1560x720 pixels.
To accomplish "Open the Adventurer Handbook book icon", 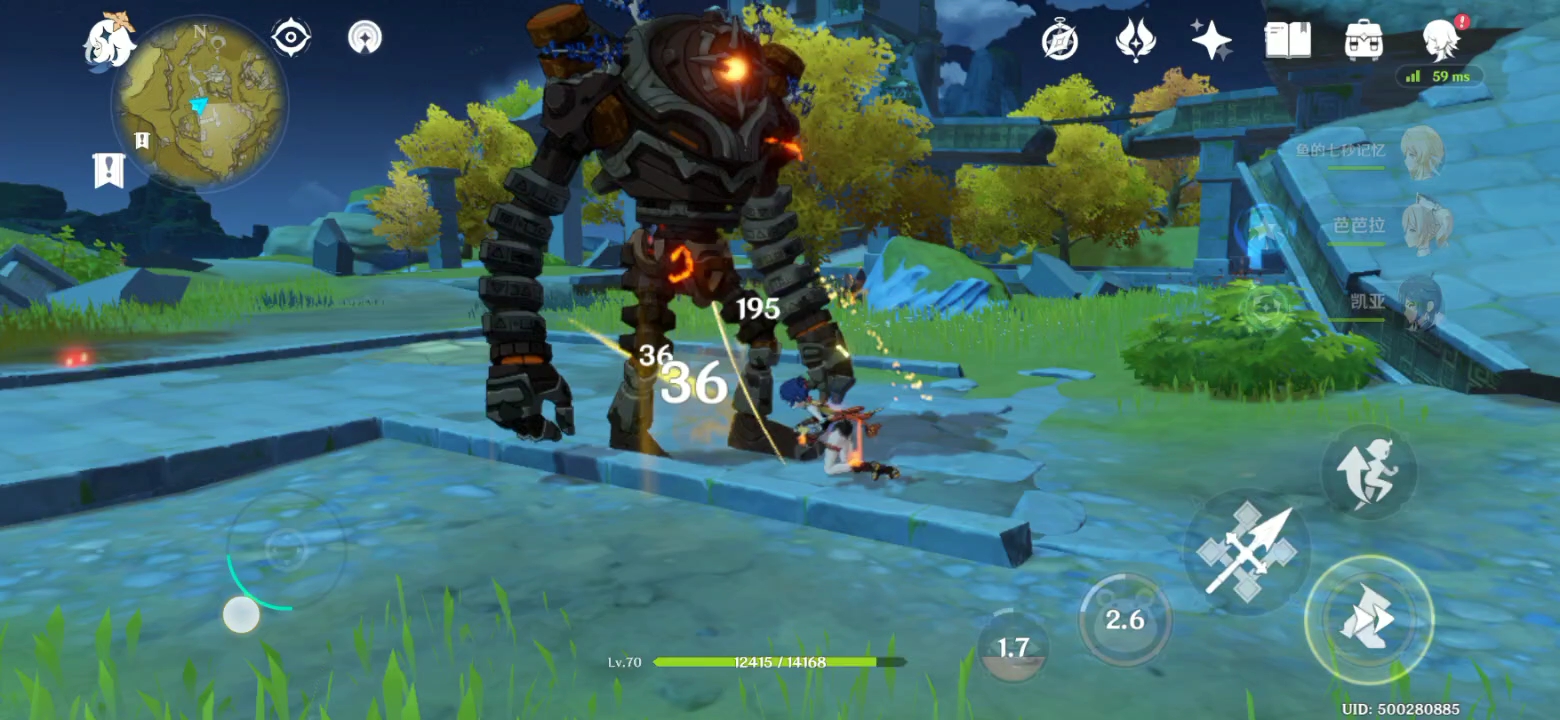I will [x=1287, y=40].
